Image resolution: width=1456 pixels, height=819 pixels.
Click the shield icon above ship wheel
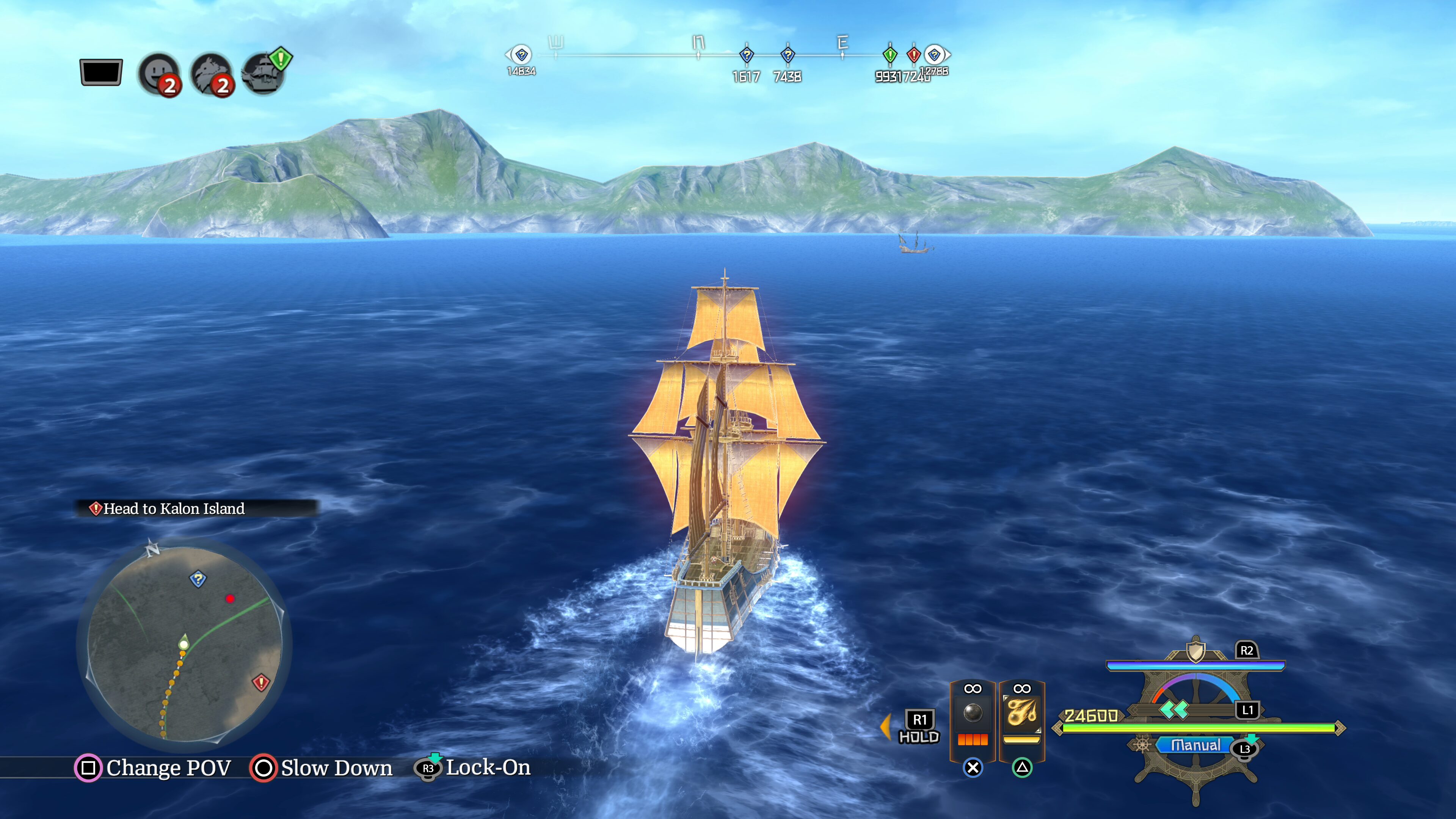[x=1195, y=651]
